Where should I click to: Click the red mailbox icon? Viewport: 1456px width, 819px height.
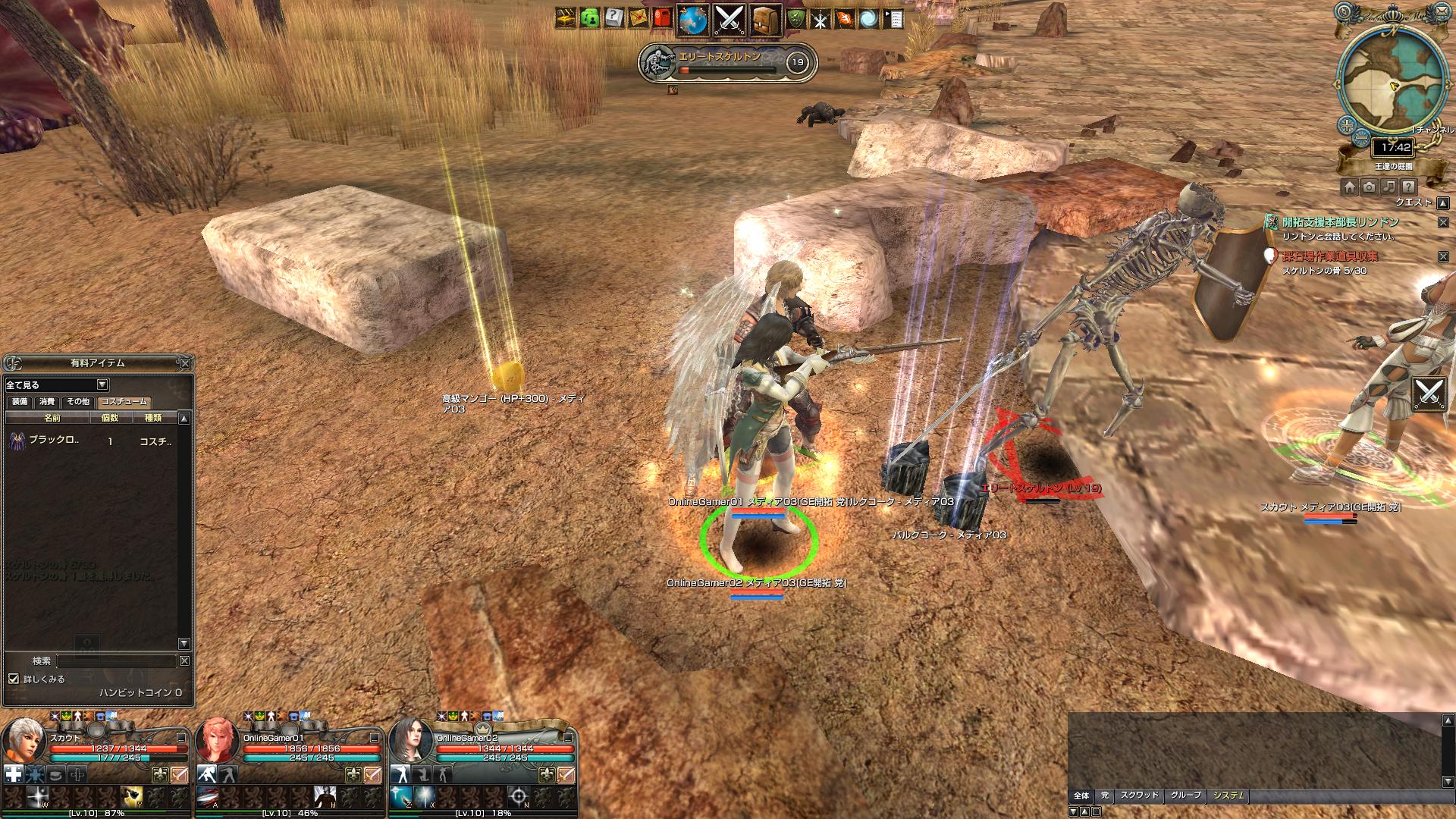pyautogui.click(x=662, y=19)
